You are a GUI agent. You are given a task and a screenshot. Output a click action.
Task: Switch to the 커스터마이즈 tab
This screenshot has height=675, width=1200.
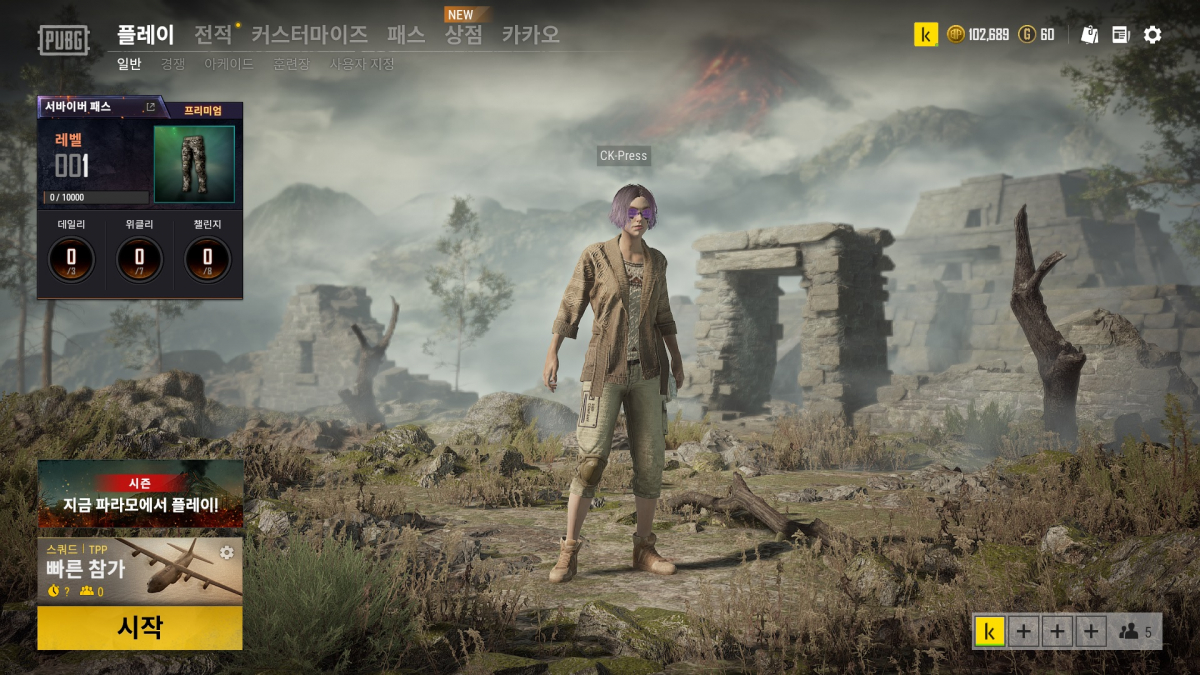[309, 35]
